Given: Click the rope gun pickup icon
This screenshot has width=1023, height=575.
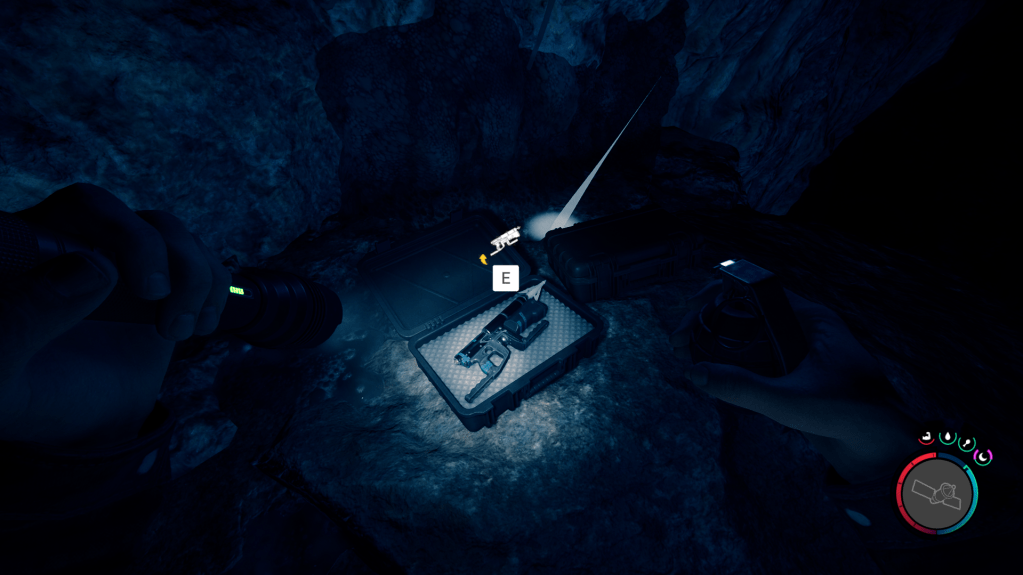Looking at the screenshot, I should click(x=506, y=239).
